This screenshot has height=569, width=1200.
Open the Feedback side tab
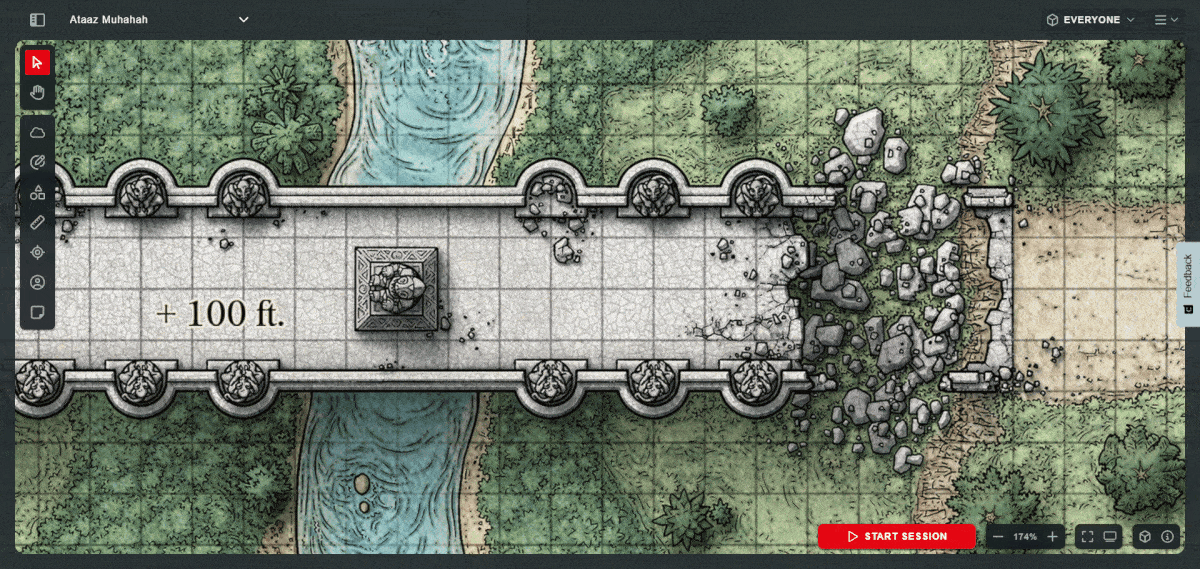(x=1187, y=284)
